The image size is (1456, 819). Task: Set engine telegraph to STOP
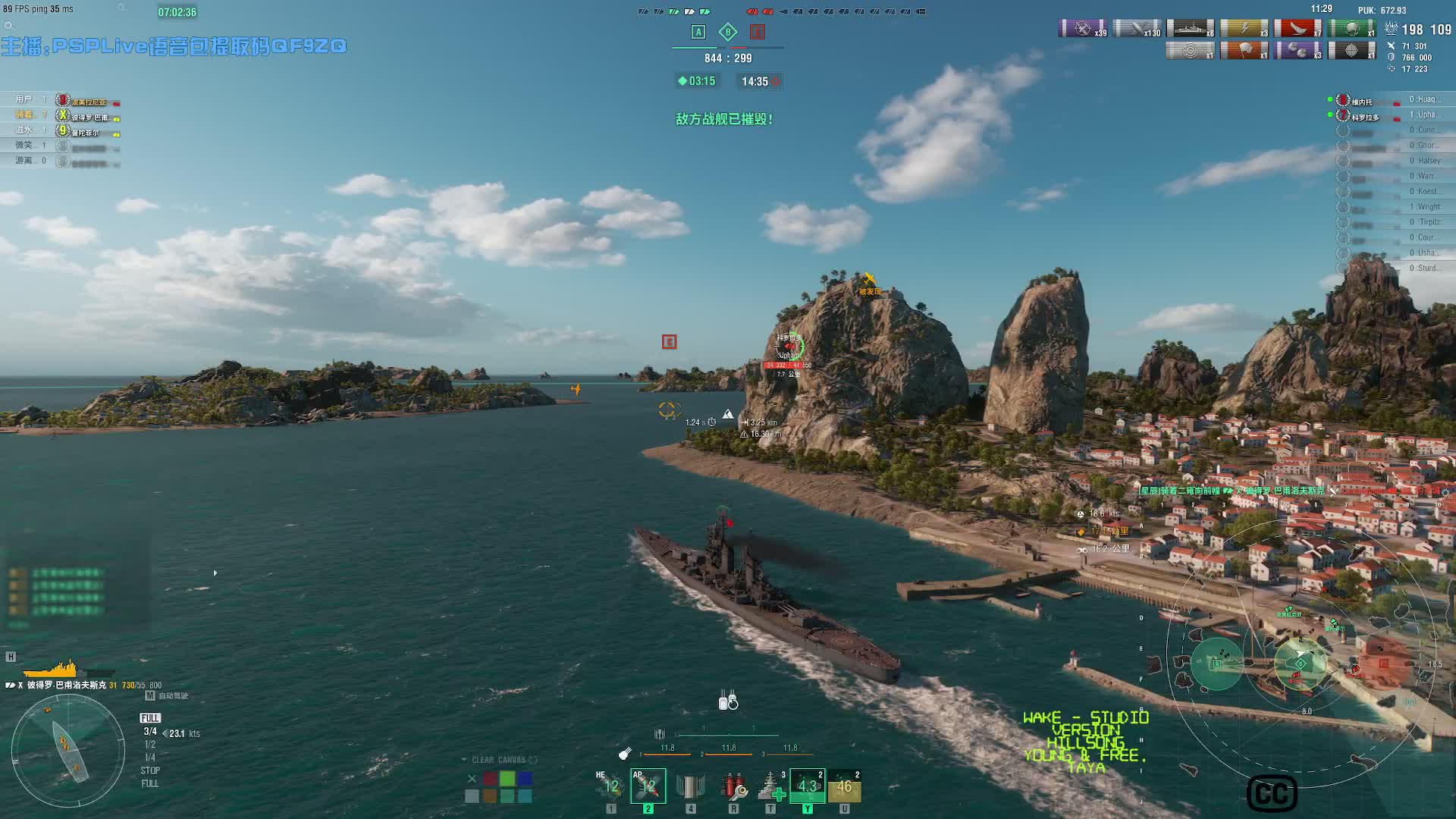coord(150,770)
